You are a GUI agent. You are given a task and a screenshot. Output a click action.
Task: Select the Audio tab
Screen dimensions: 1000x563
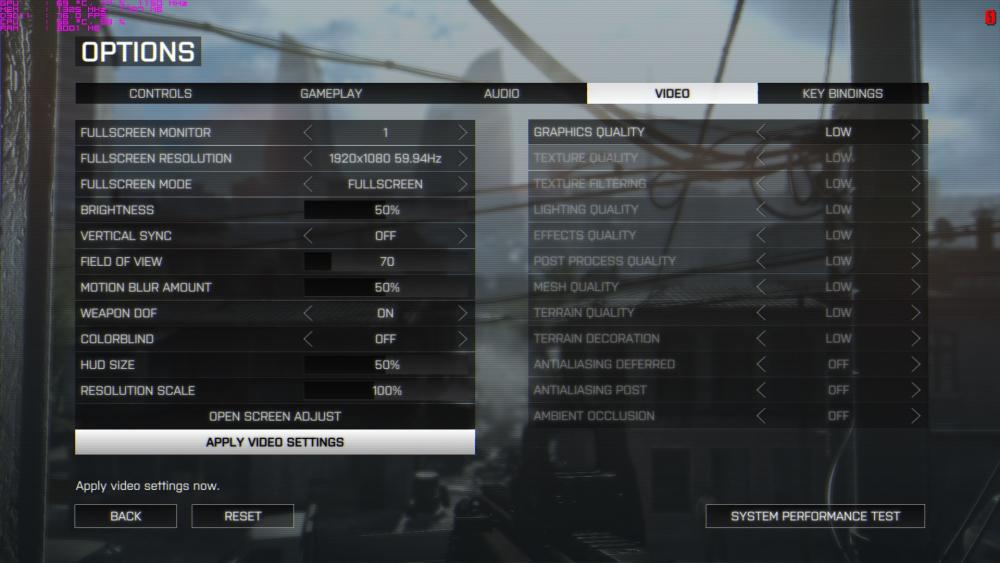(x=501, y=94)
